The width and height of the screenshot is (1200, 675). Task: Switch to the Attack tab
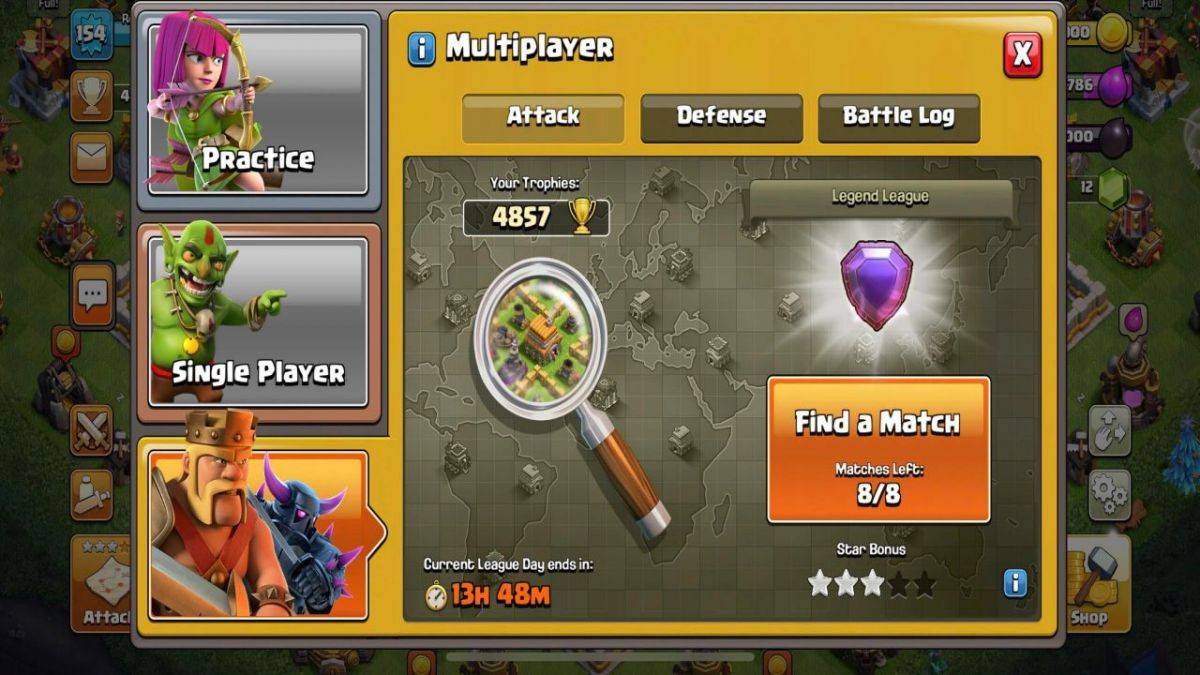[x=543, y=117]
